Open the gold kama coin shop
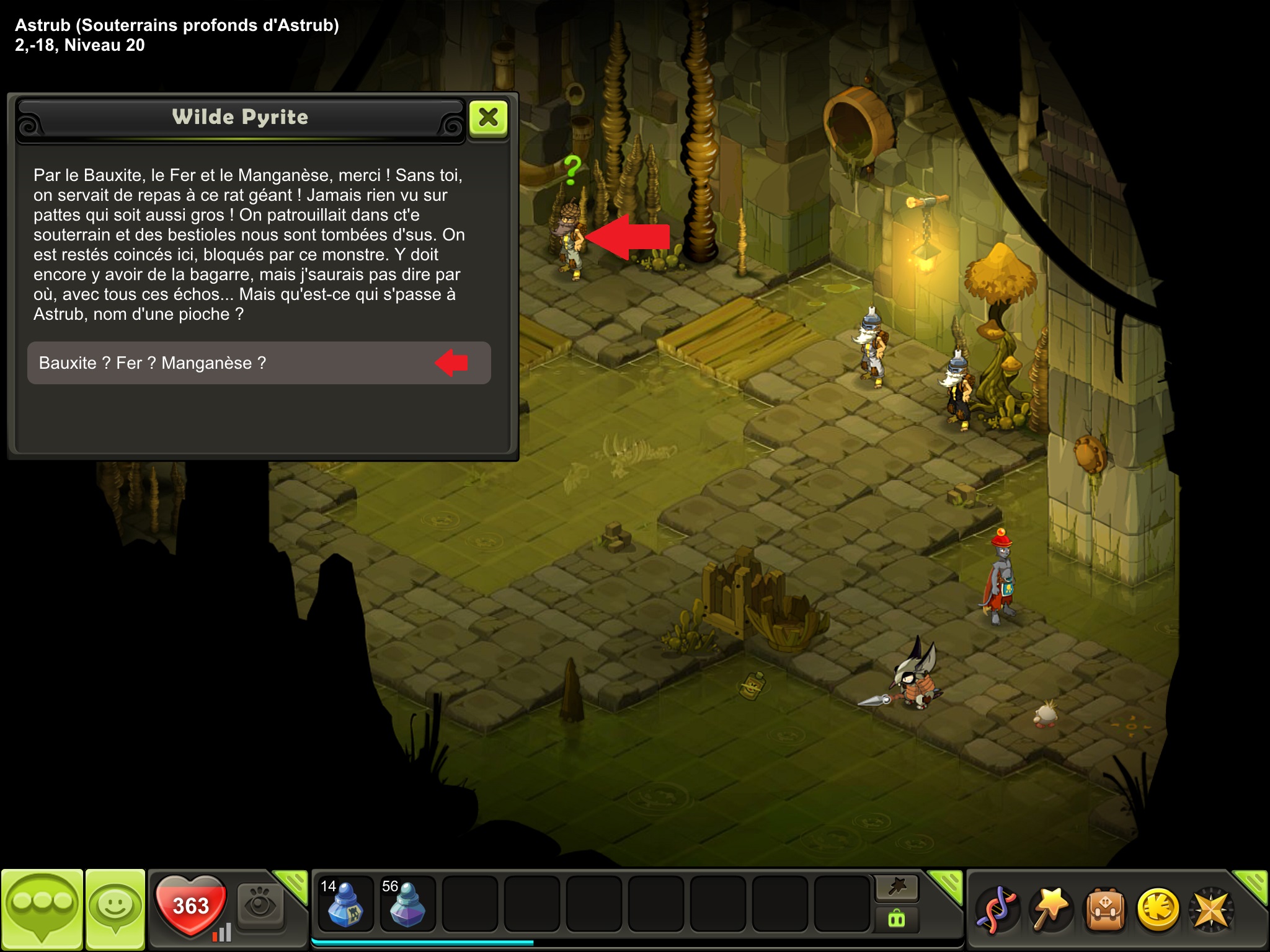 click(x=1158, y=910)
